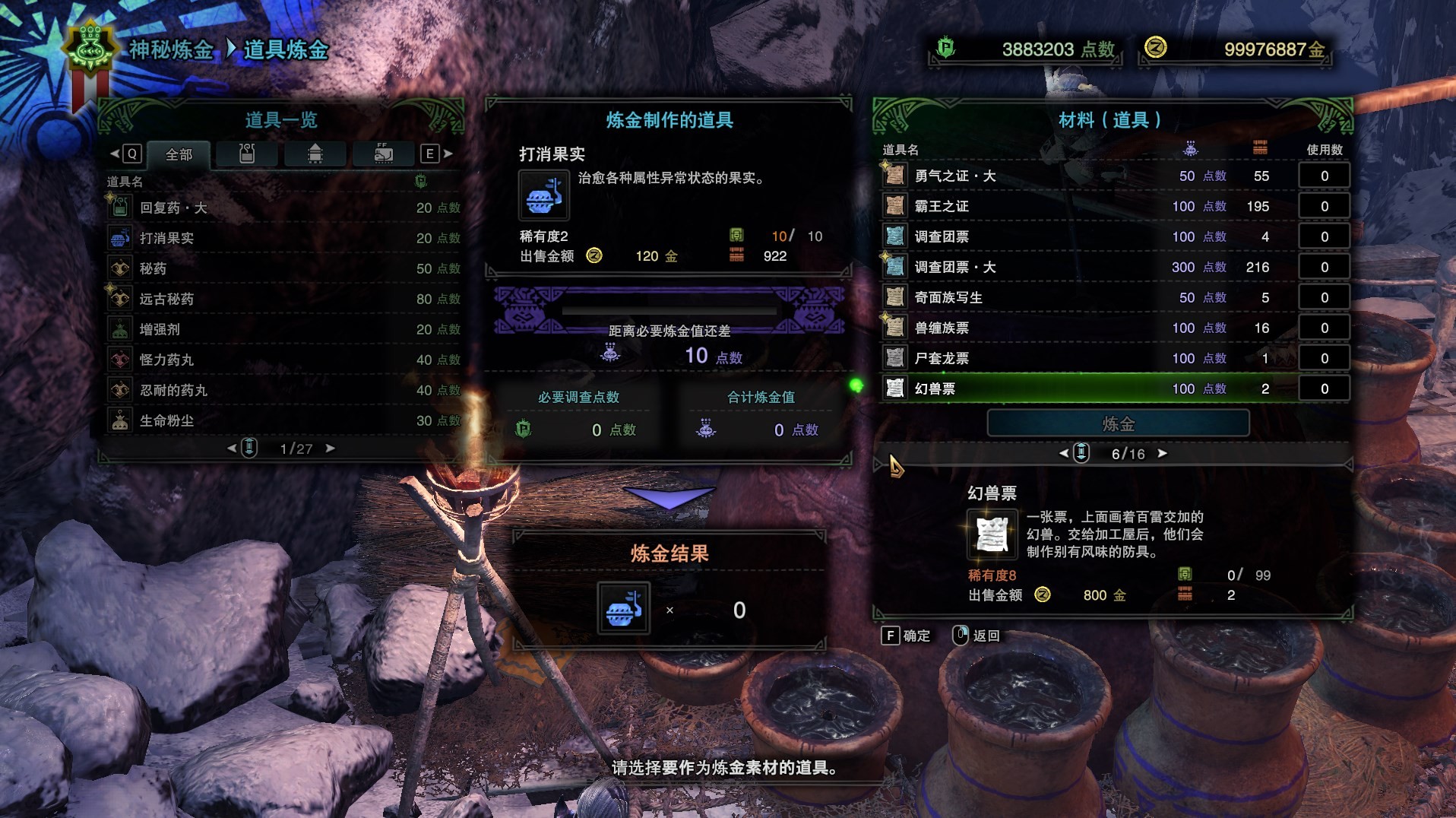Go to previous materials page

tap(1064, 453)
